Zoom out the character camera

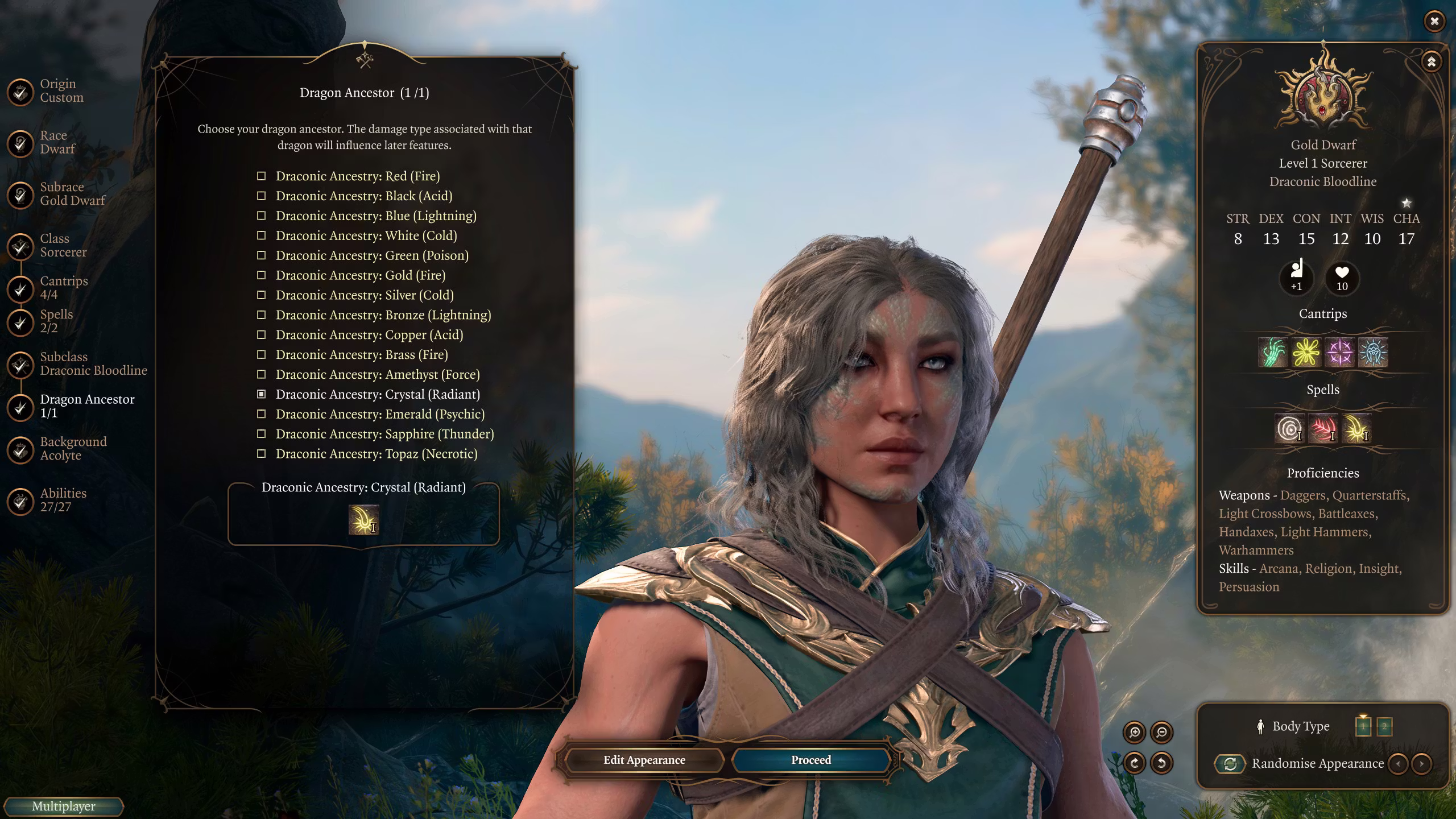pos(1161,733)
